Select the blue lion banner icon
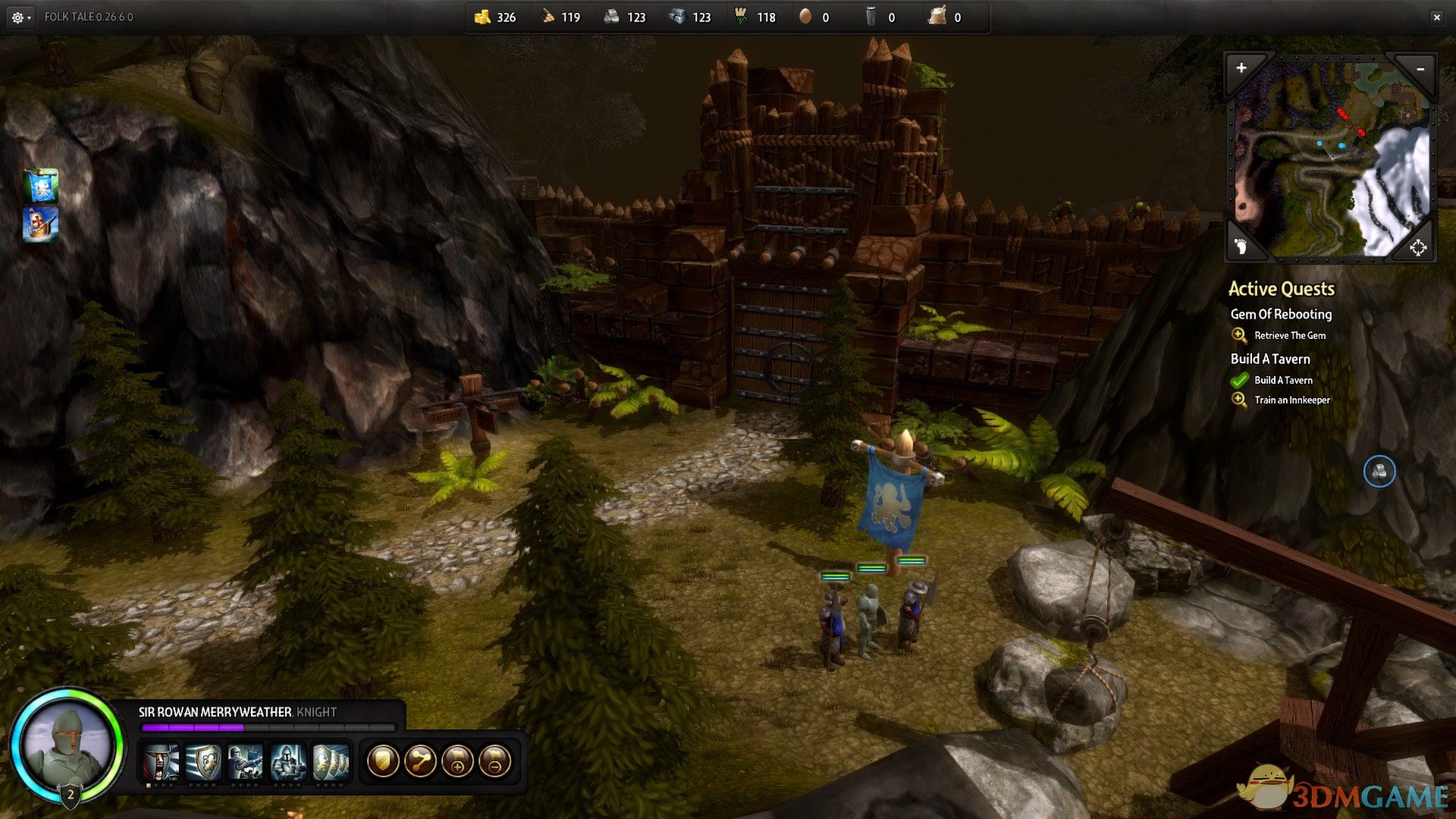Viewport: 1456px width, 819px height. point(41,186)
